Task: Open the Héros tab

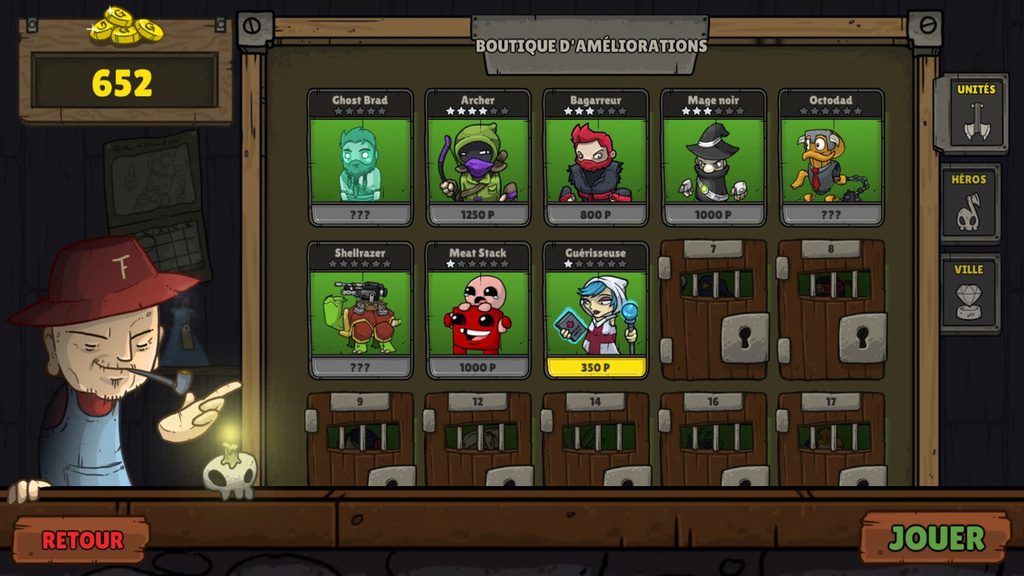Action: (970, 203)
